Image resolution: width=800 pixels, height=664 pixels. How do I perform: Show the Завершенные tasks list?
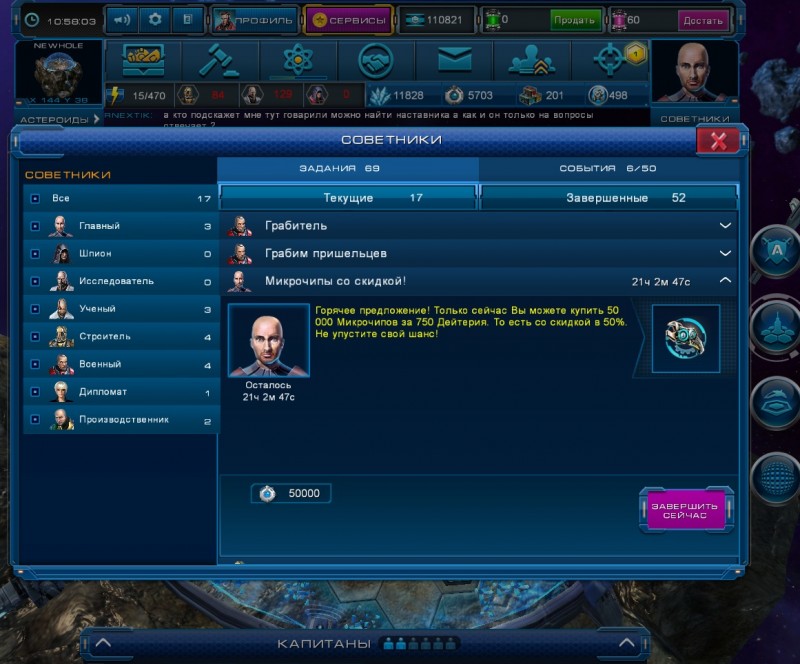(x=608, y=198)
